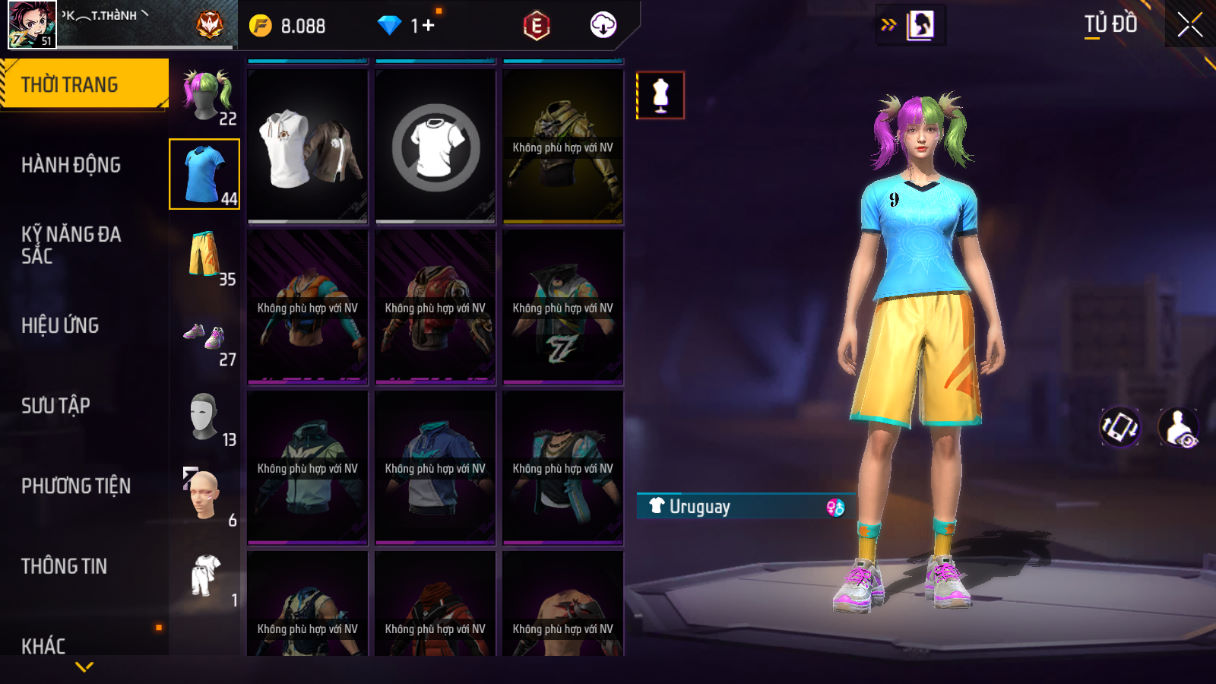Click the gold coin balance 8.088

tap(290, 26)
